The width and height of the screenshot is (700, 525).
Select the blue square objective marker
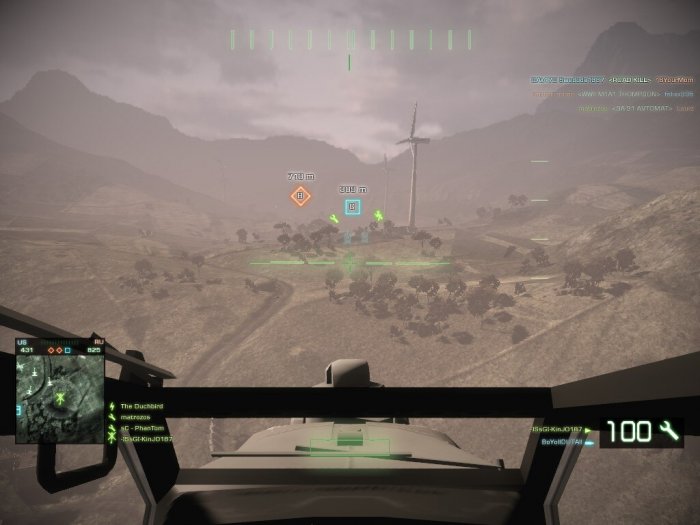352,207
